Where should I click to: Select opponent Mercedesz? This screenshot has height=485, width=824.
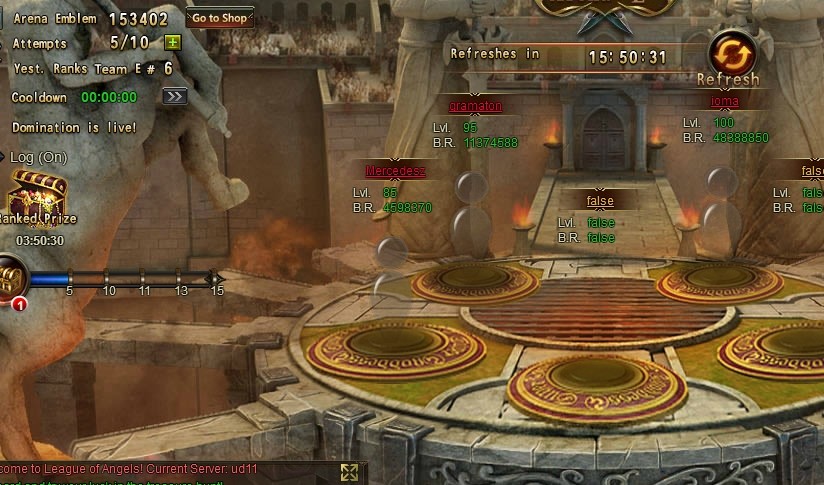tap(395, 171)
